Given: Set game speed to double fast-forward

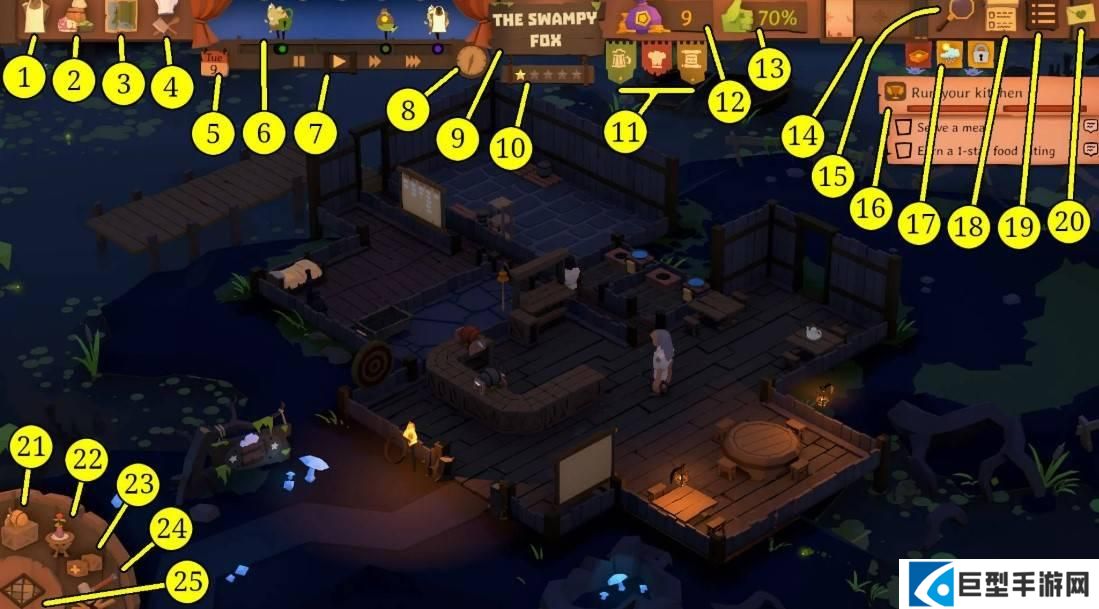Looking at the screenshot, I should coord(377,61).
